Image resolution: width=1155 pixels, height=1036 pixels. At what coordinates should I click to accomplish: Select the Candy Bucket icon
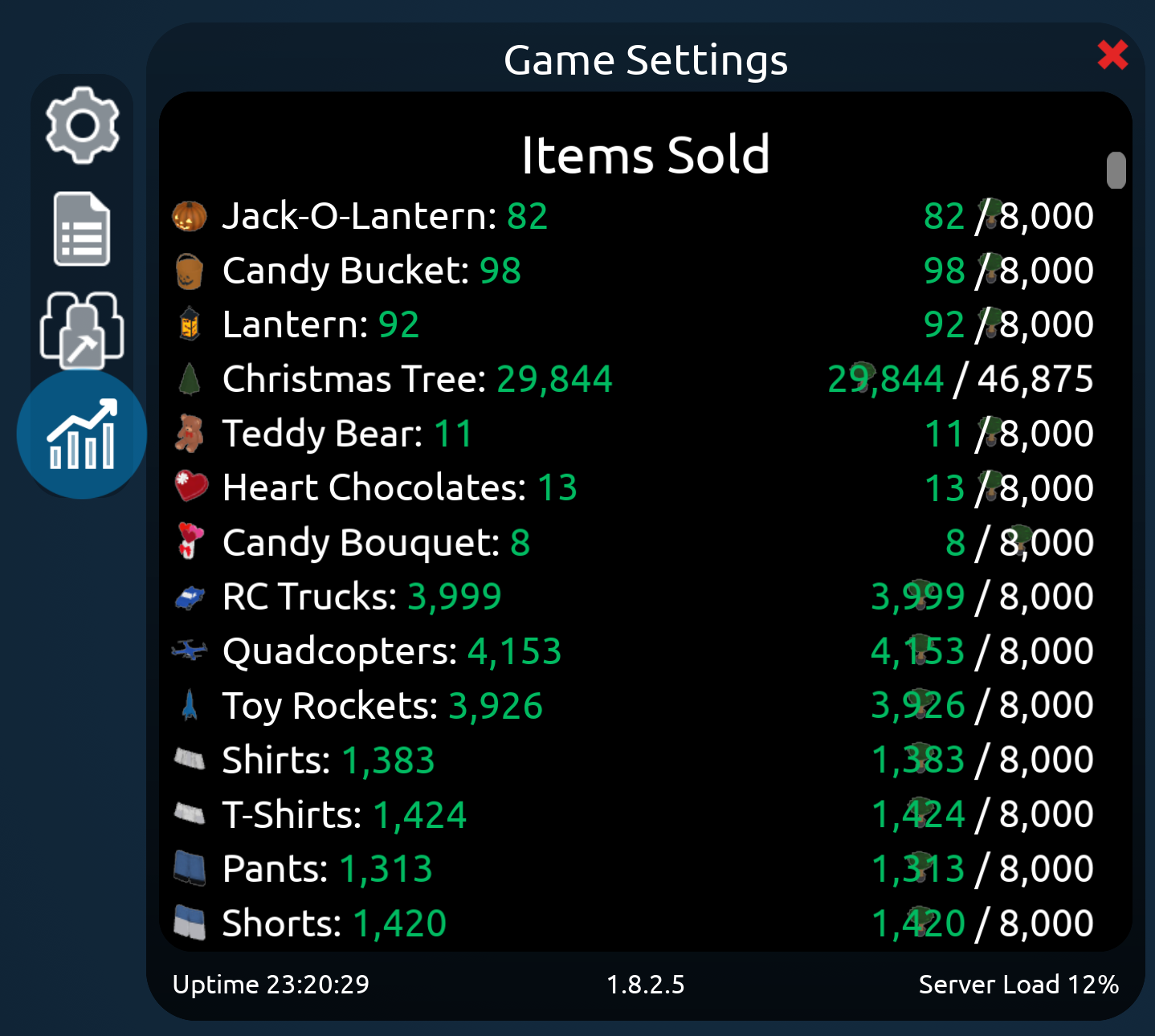[191, 269]
